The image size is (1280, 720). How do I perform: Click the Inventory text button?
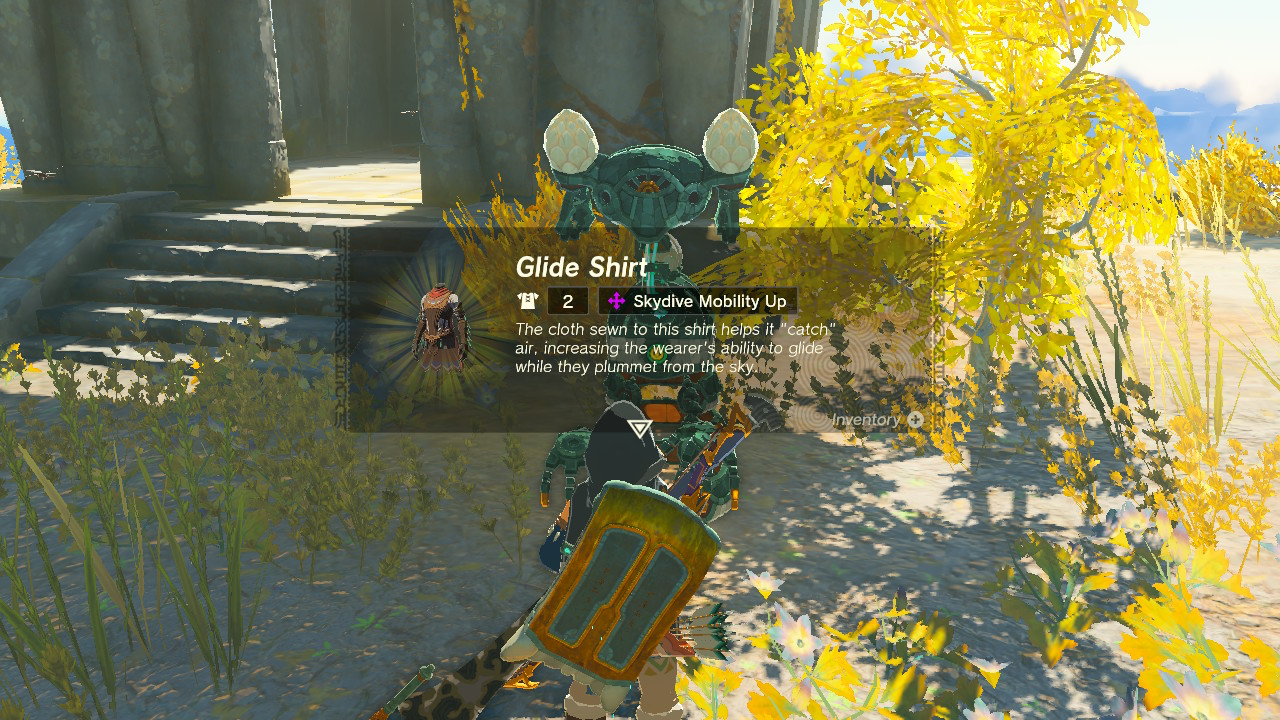[866, 420]
